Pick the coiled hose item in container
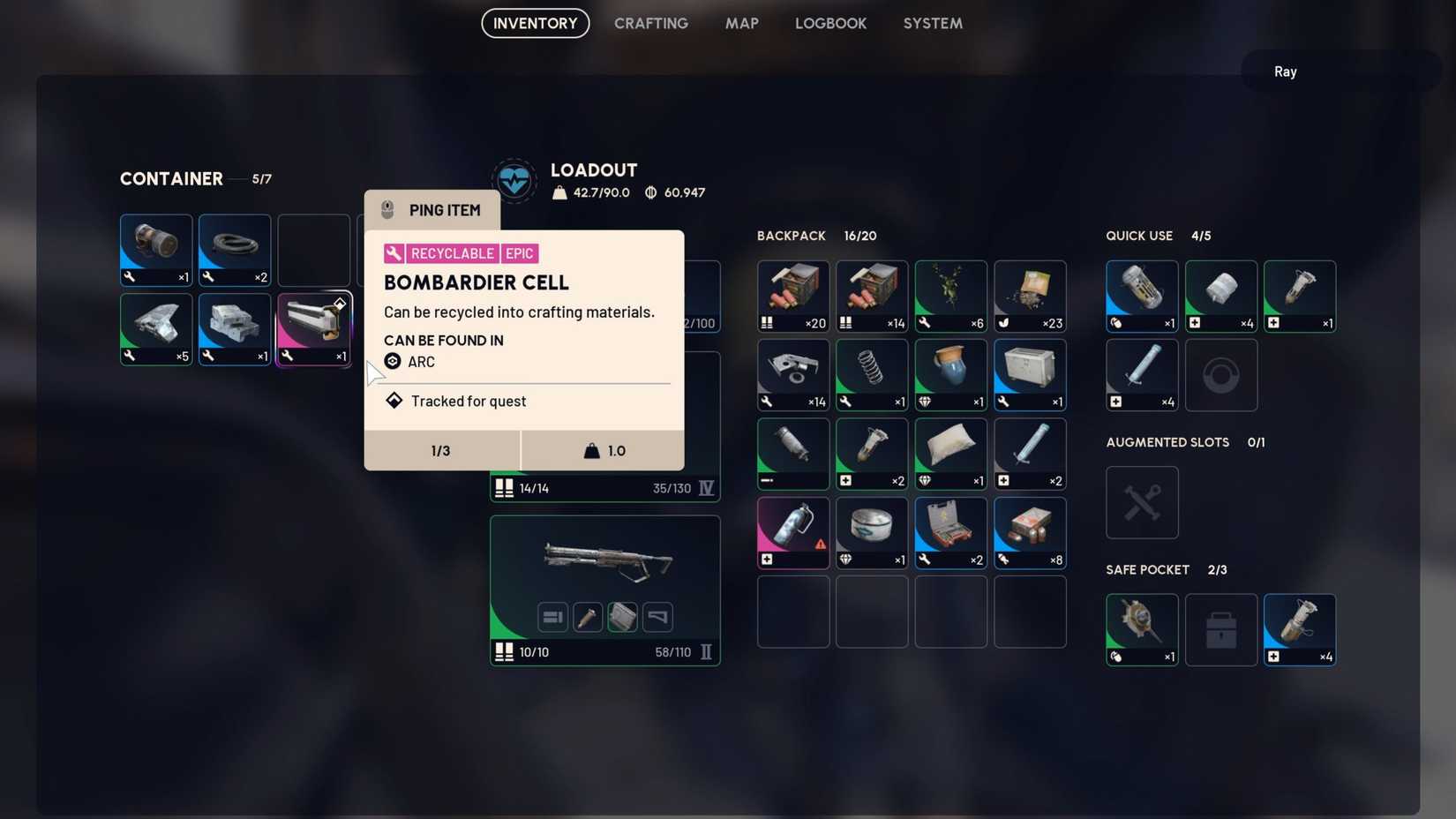 pyautogui.click(x=235, y=250)
